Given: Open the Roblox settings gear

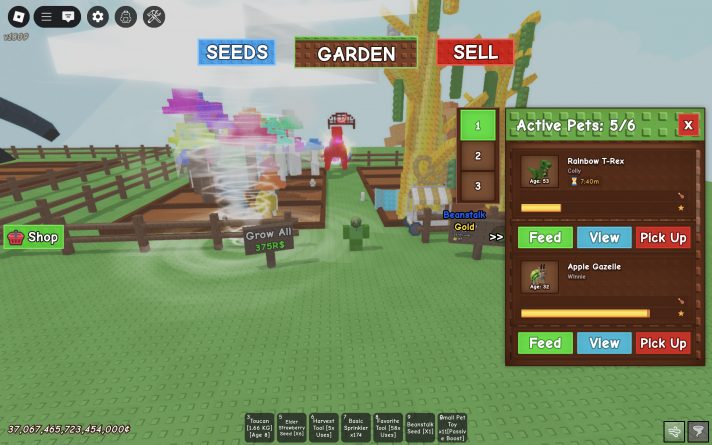Looking at the screenshot, I should [97, 16].
